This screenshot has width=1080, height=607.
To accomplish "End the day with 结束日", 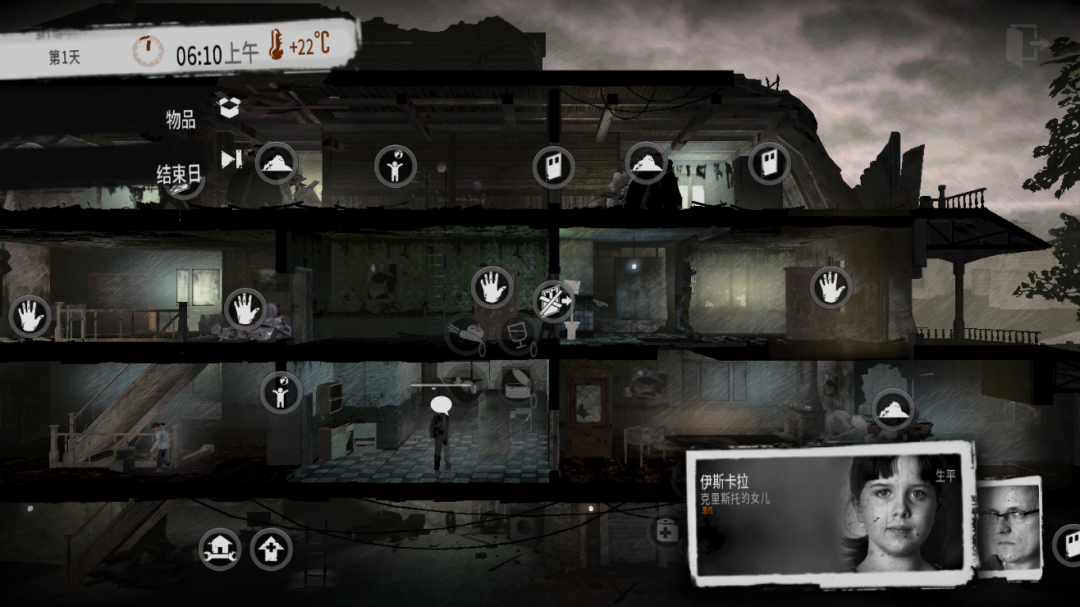I will click(x=231, y=158).
